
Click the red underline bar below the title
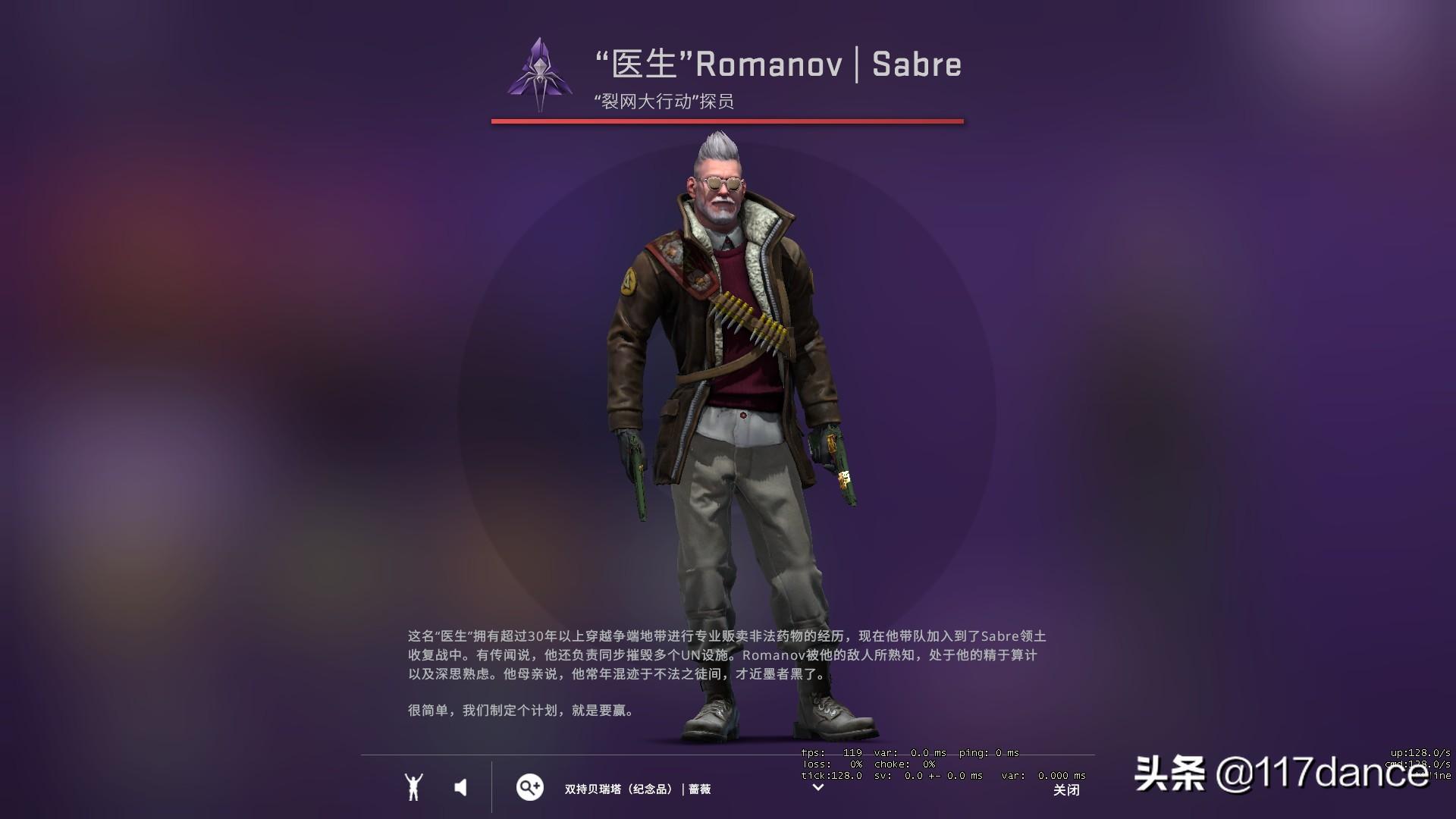(x=727, y=119)
